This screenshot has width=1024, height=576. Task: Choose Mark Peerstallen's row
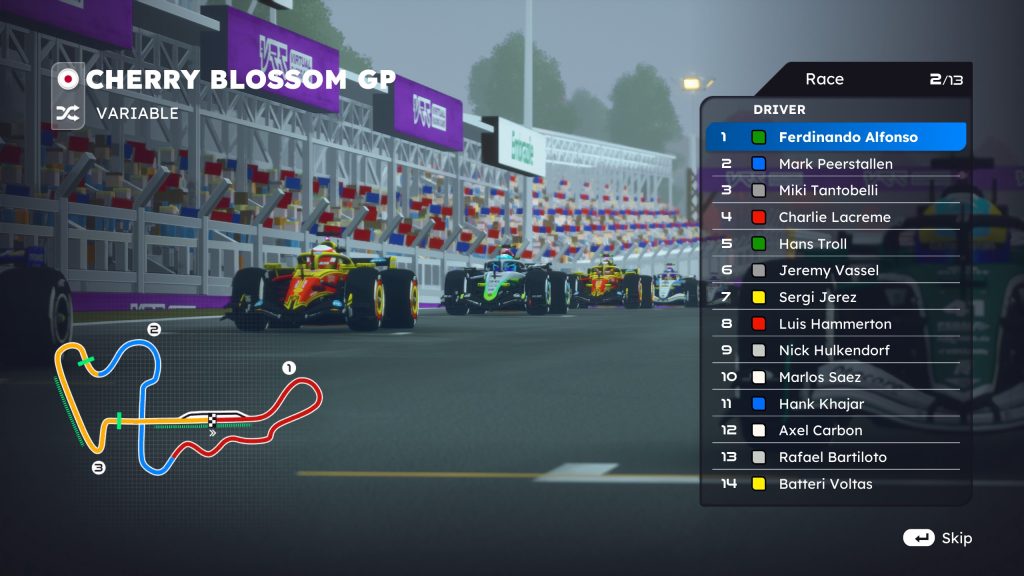pos(836,164)
